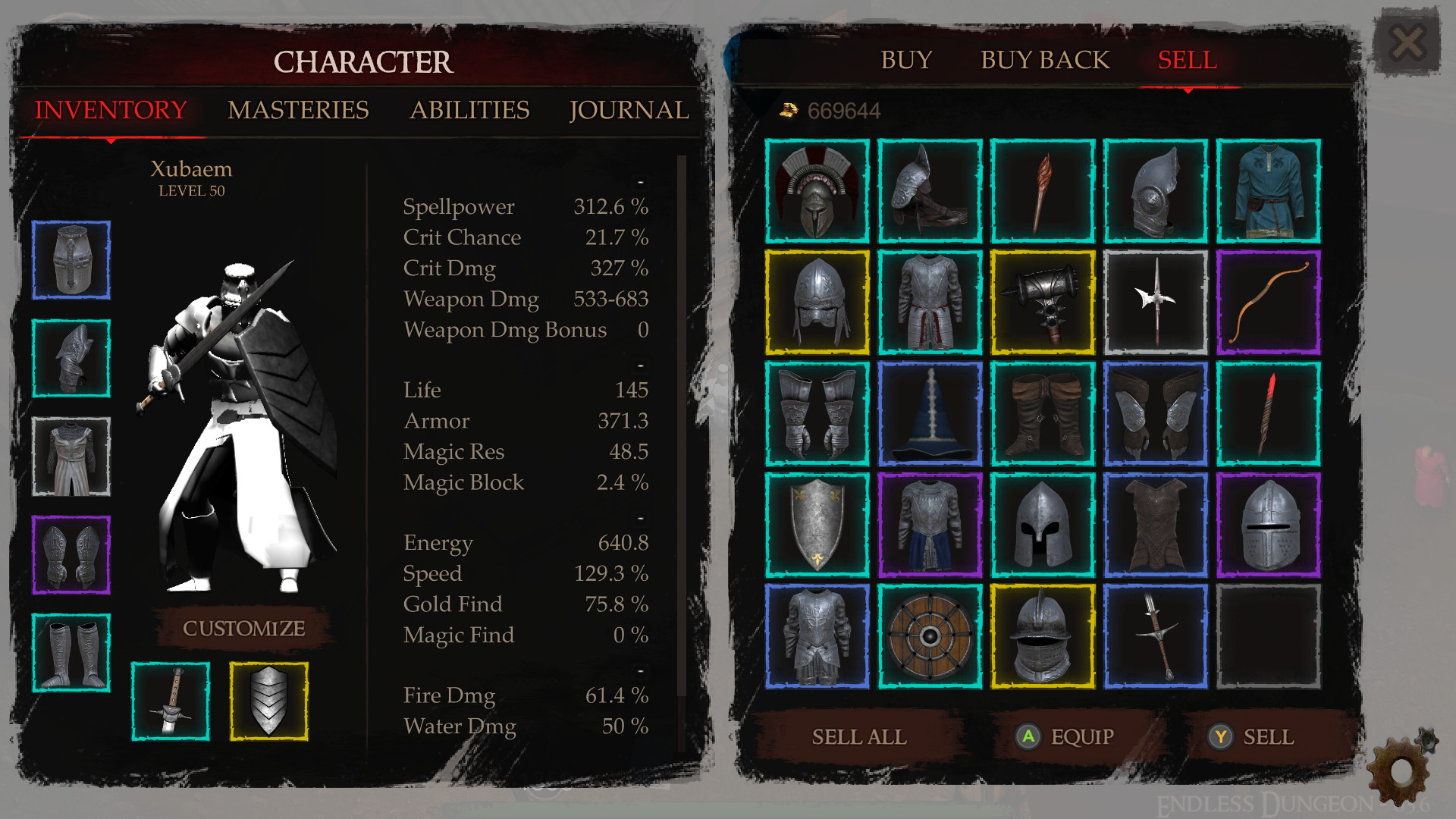This screenshot has height=819, width=1456.
Task: Select the spiked war hammer item
Action: point(1043,301)
